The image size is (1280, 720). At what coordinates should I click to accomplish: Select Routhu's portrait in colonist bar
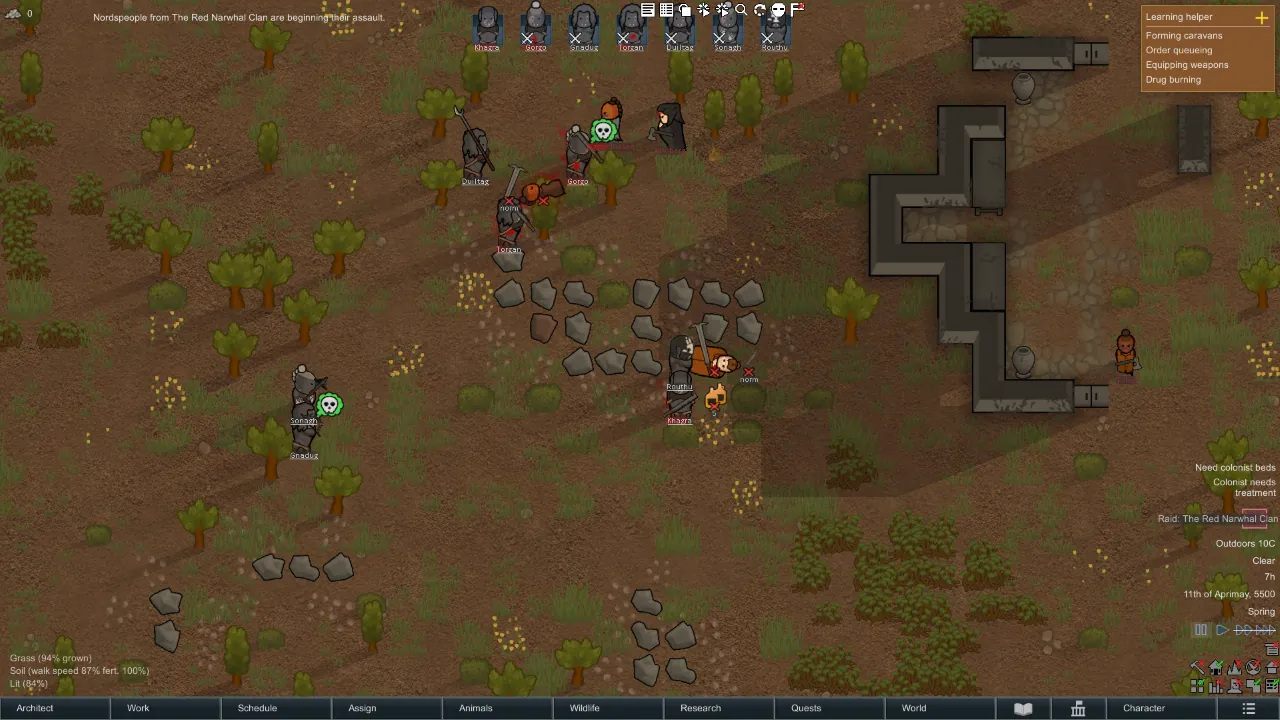pyautogui.click(x=775, y=26)
